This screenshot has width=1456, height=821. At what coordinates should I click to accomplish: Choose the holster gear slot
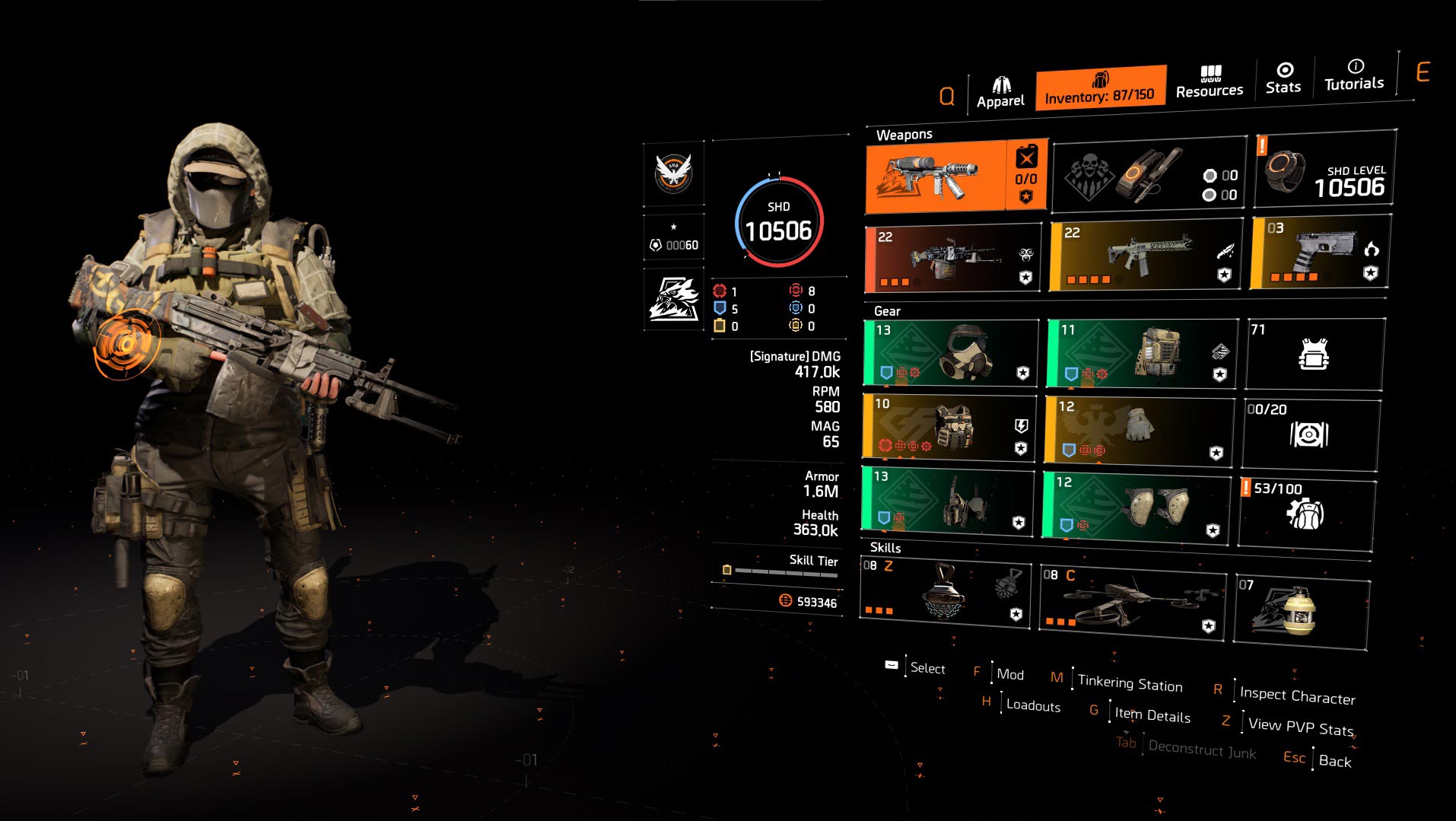(x=947, y=500)
